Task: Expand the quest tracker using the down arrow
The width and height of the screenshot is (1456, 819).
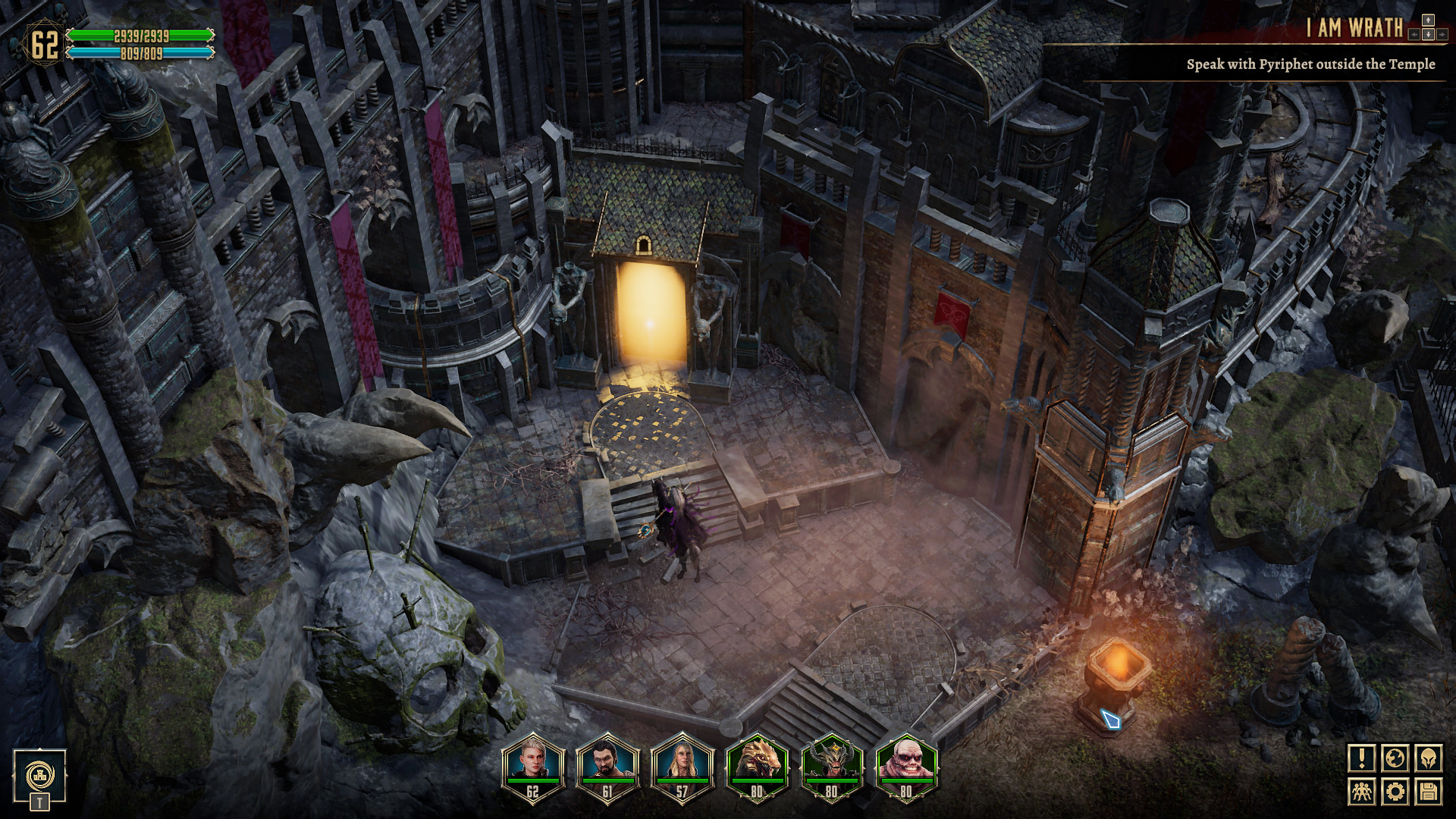Action: [x=1428, y=35]
